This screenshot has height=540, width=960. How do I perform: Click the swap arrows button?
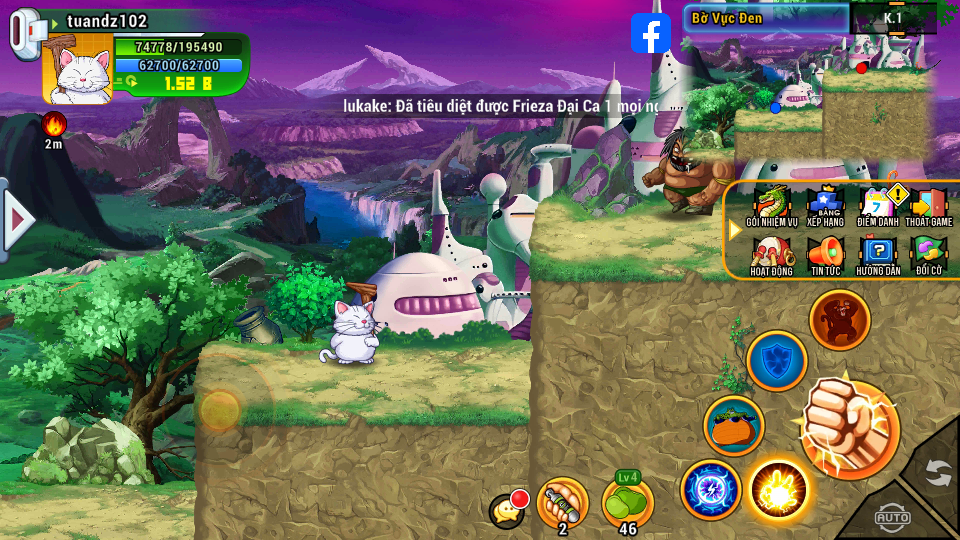937,471
